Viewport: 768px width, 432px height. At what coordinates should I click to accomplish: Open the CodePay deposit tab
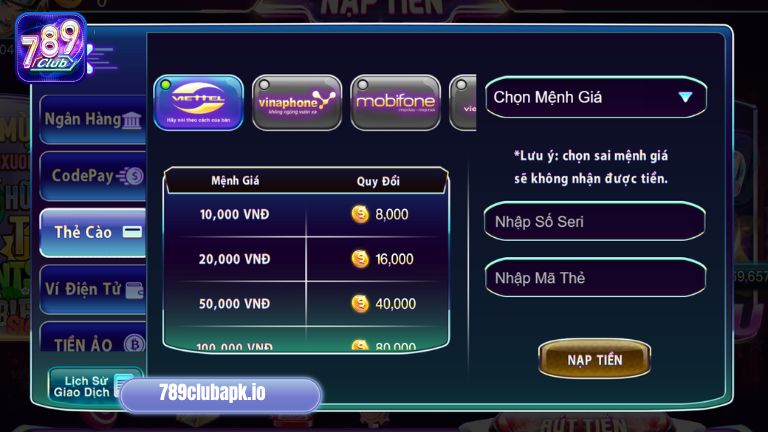pos(92,176)
